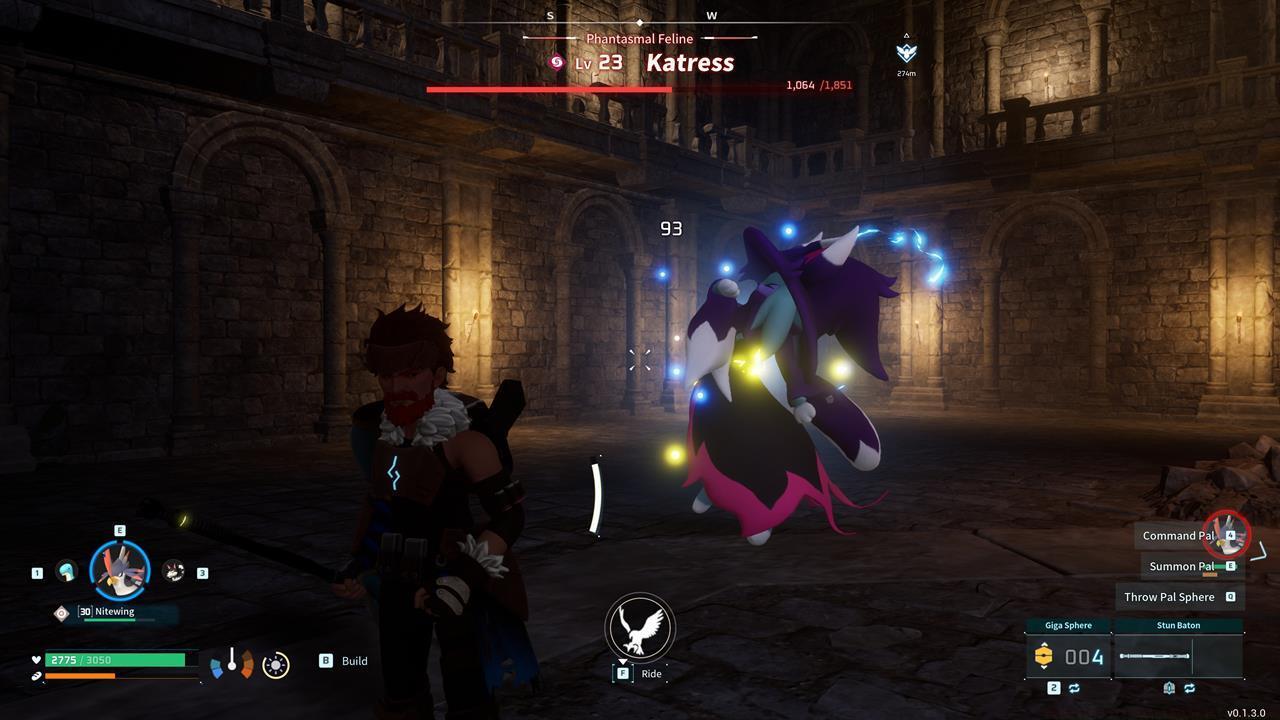Click the Giga Sphere ammo icon

(x=1044, y=655)
